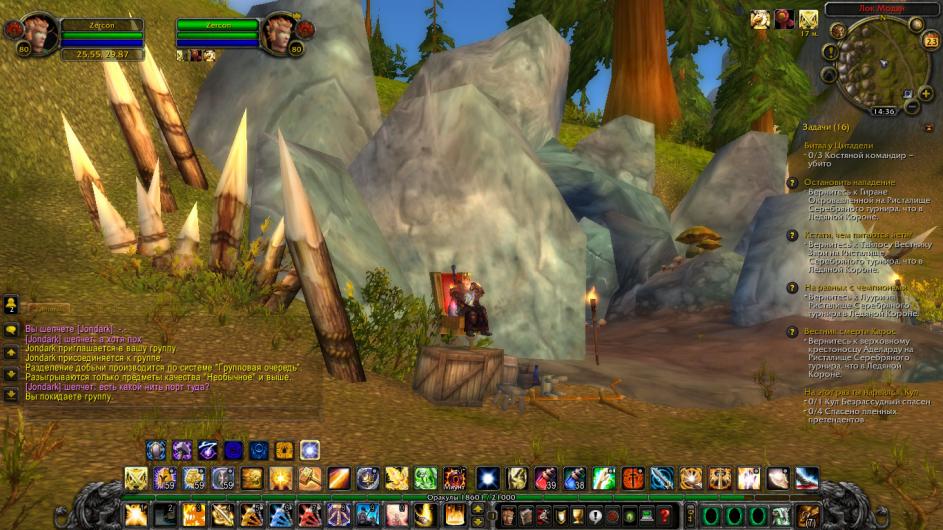This screenshot has height=530, width=943.
Task: Open the red question mark help button
Action: point(663,516)
